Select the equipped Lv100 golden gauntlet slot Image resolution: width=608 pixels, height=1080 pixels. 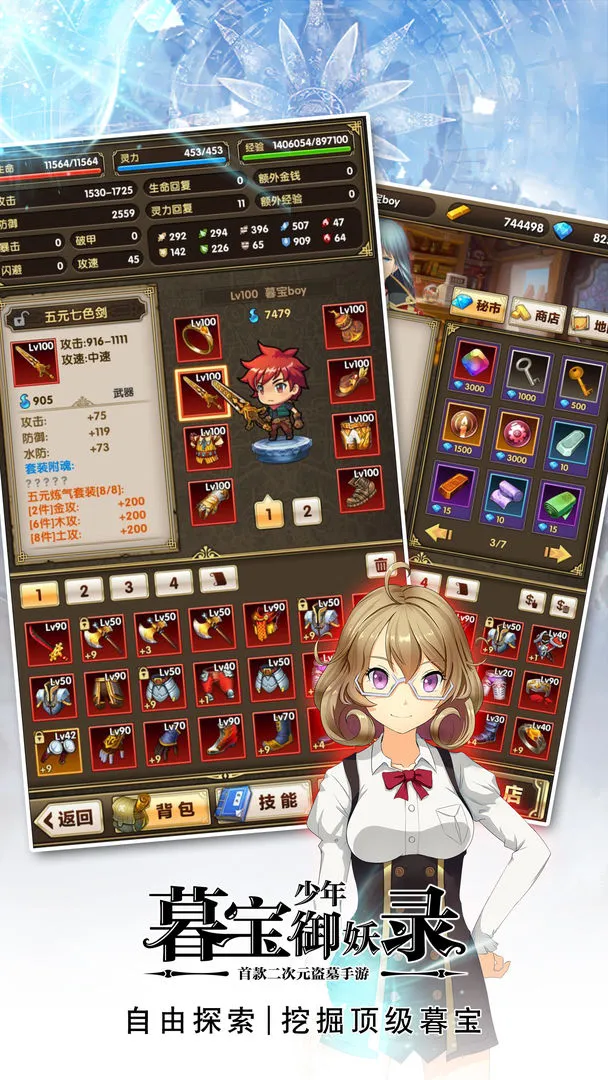211,500
